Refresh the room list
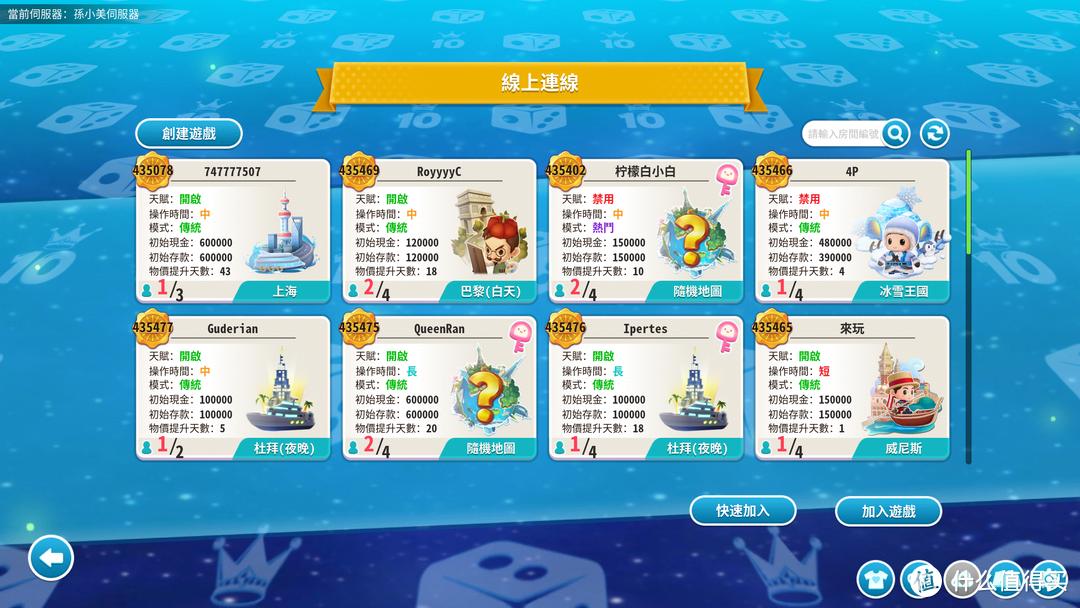 934,133
